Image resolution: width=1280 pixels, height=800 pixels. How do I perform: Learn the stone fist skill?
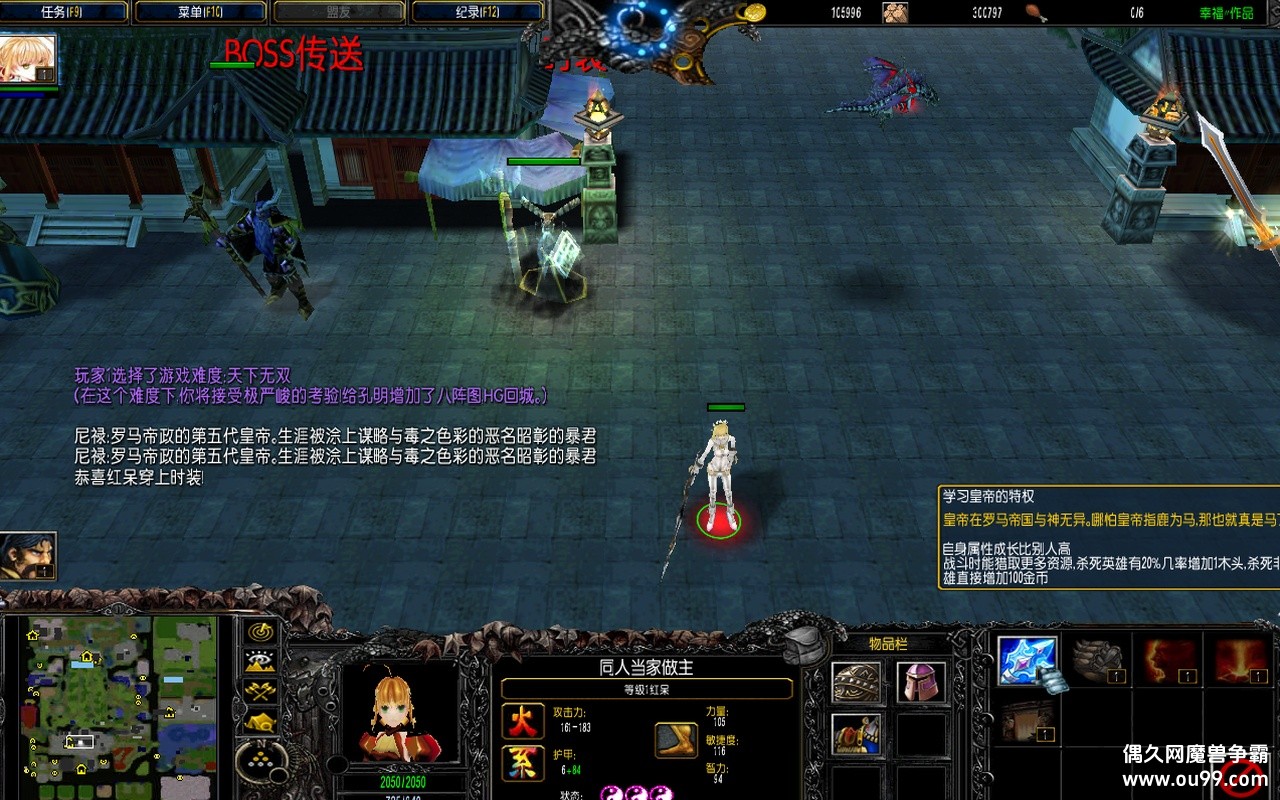coord(1098,661)
